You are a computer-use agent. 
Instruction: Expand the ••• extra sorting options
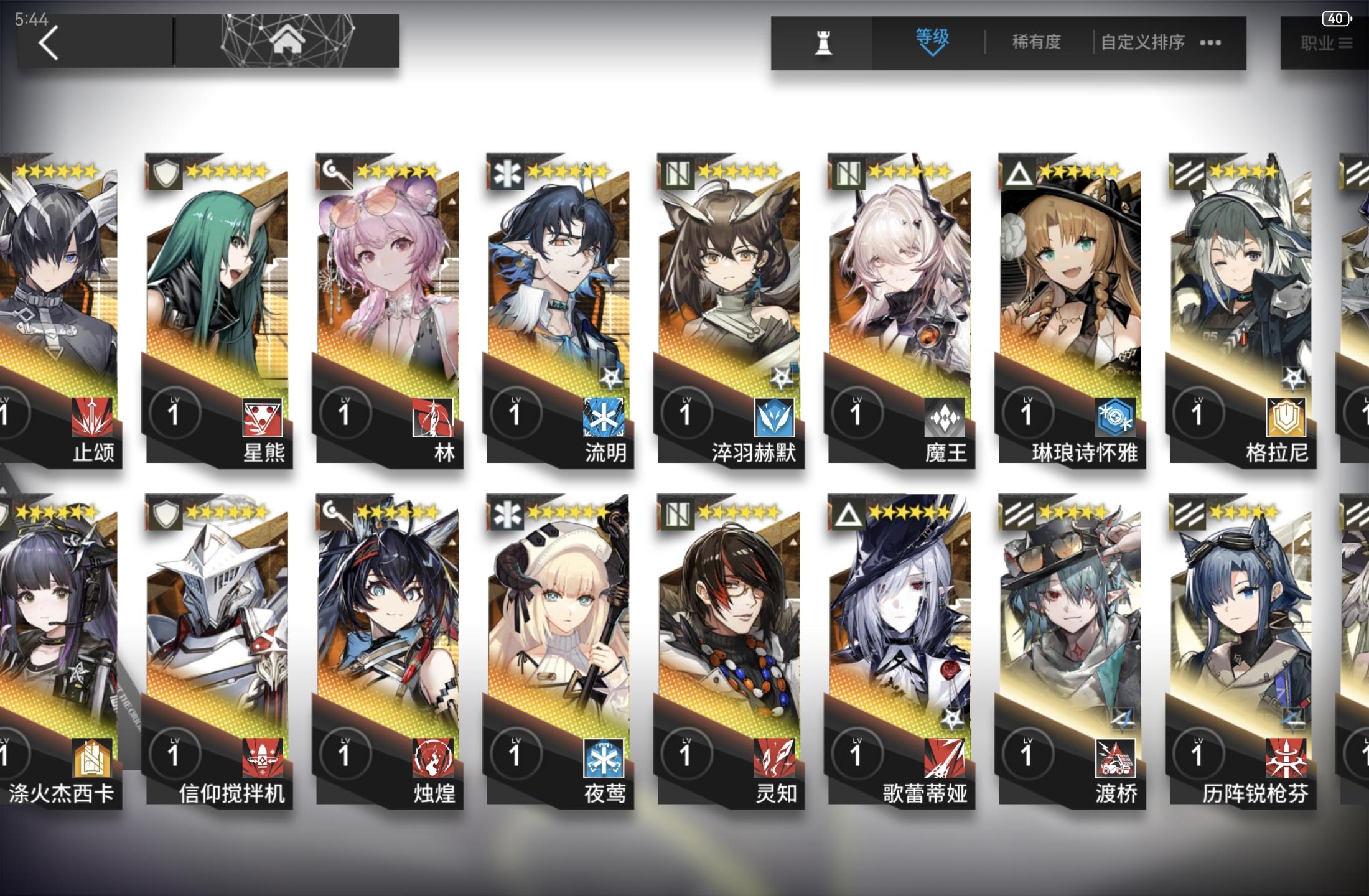(x=1210, y=42)
